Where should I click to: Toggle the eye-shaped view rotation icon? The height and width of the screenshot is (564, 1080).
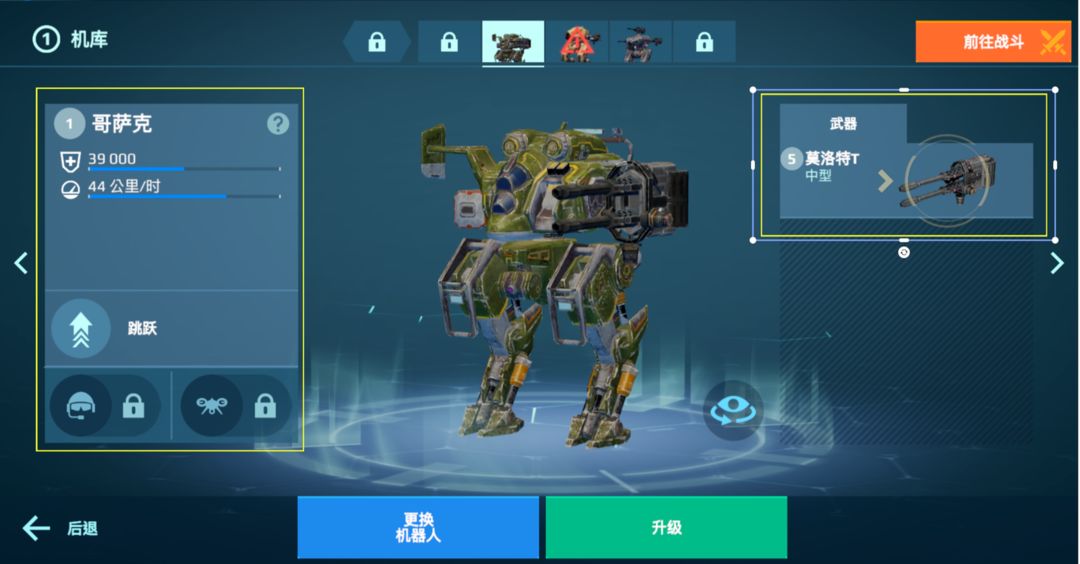[x=733, y=410]
